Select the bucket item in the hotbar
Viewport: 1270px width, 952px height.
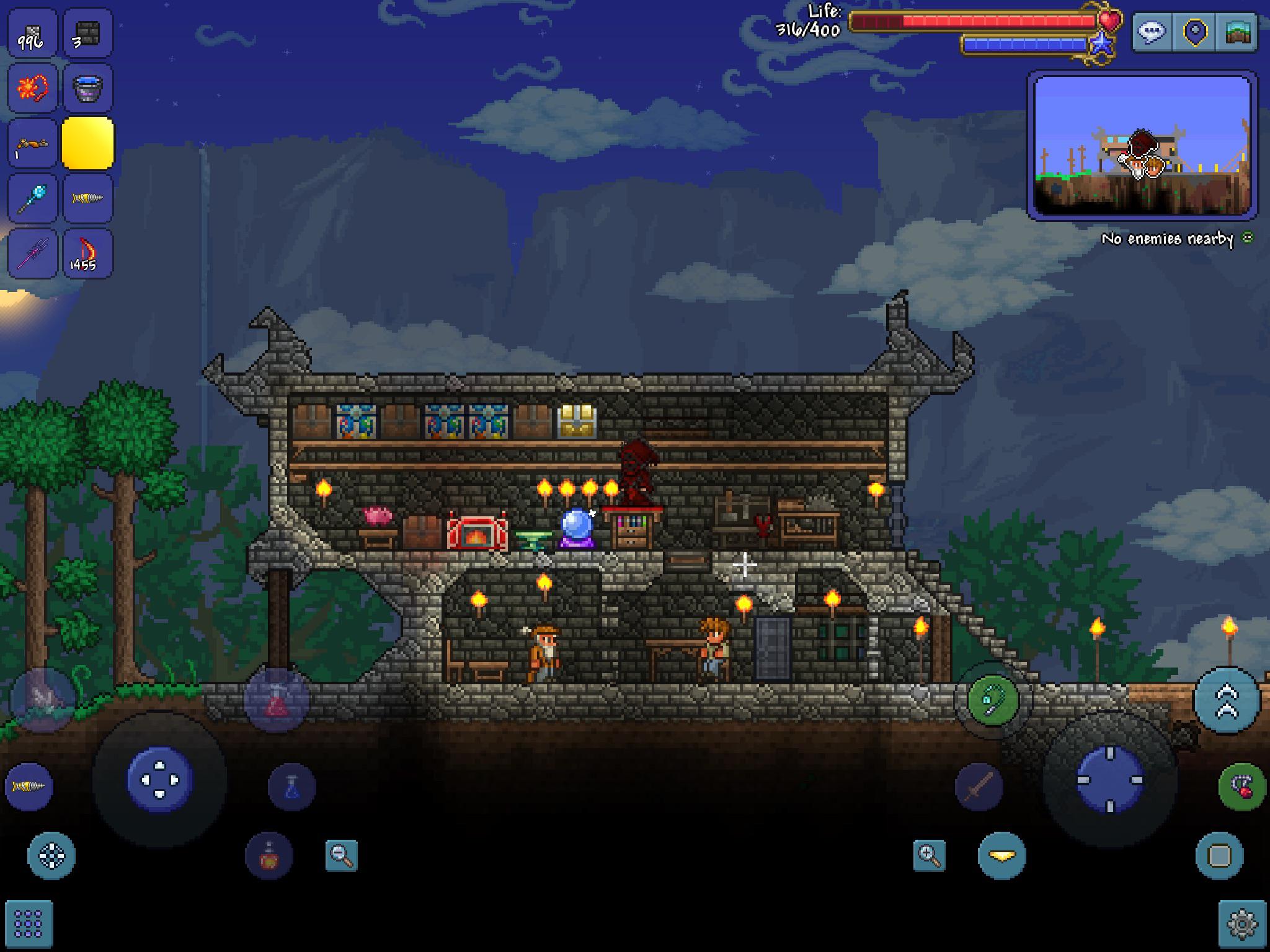(x=88, y=89)
